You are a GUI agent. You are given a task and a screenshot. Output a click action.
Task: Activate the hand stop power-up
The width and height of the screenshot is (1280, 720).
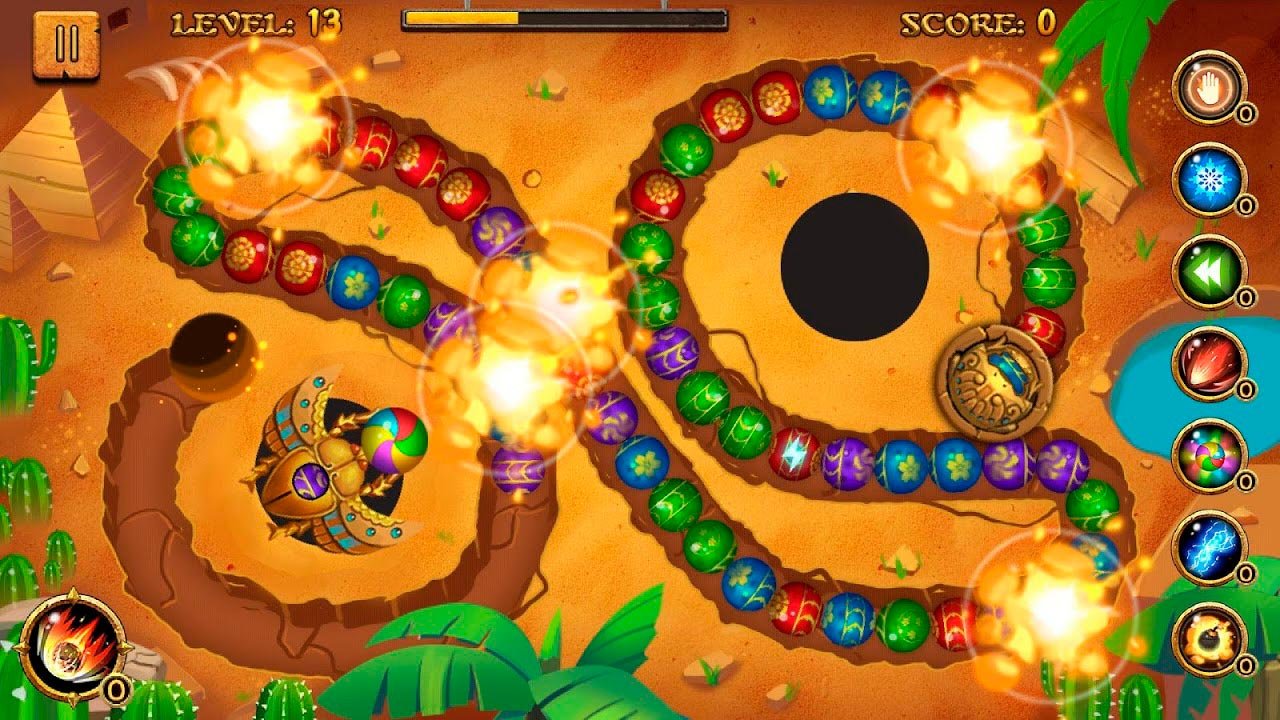(x=1209, y=87)
